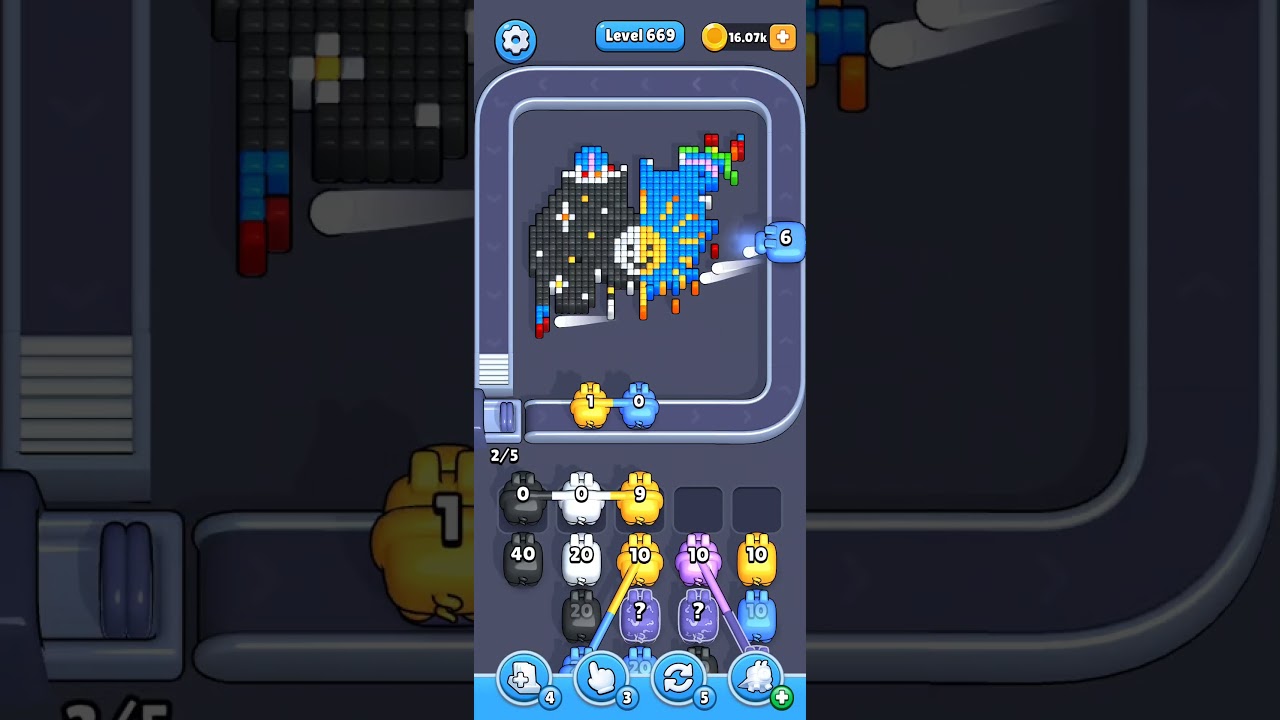Tap the rocket booster with green plus
The image size is (1280, 720).
click(x=755, y=677)
